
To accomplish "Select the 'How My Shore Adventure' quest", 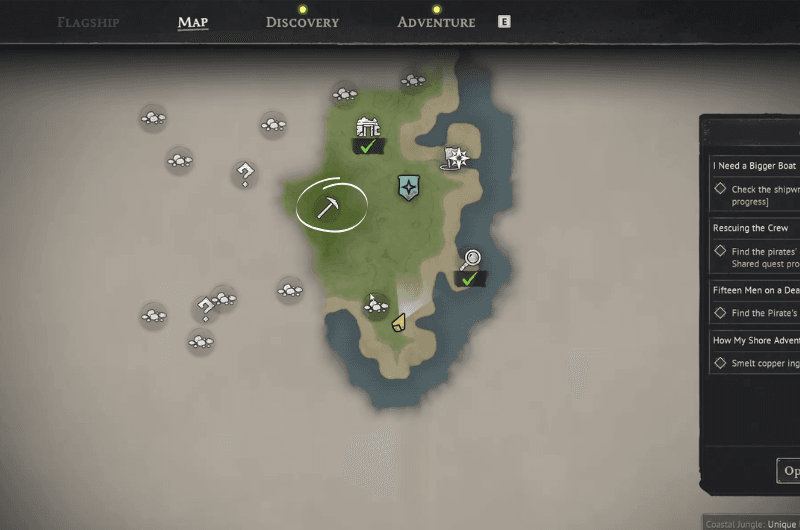I will (x=756, y=340).
